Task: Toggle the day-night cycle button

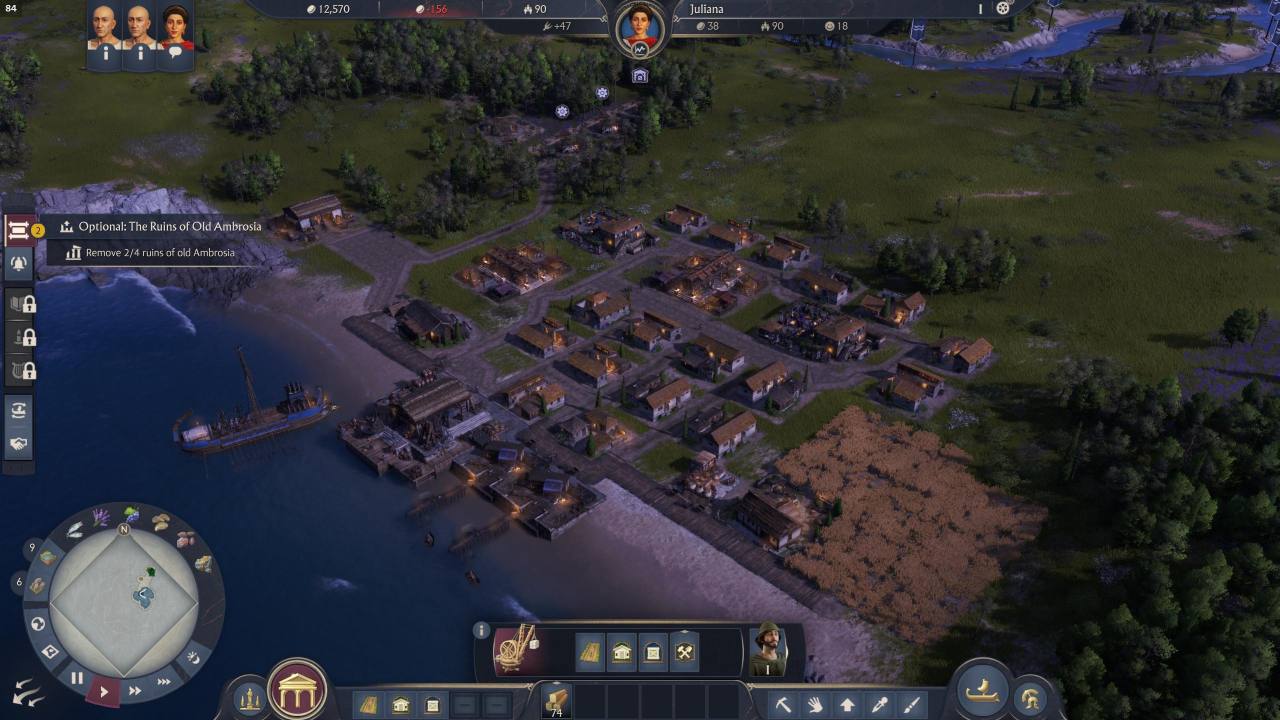Action: pyautogui.click(x=193, y=657)
